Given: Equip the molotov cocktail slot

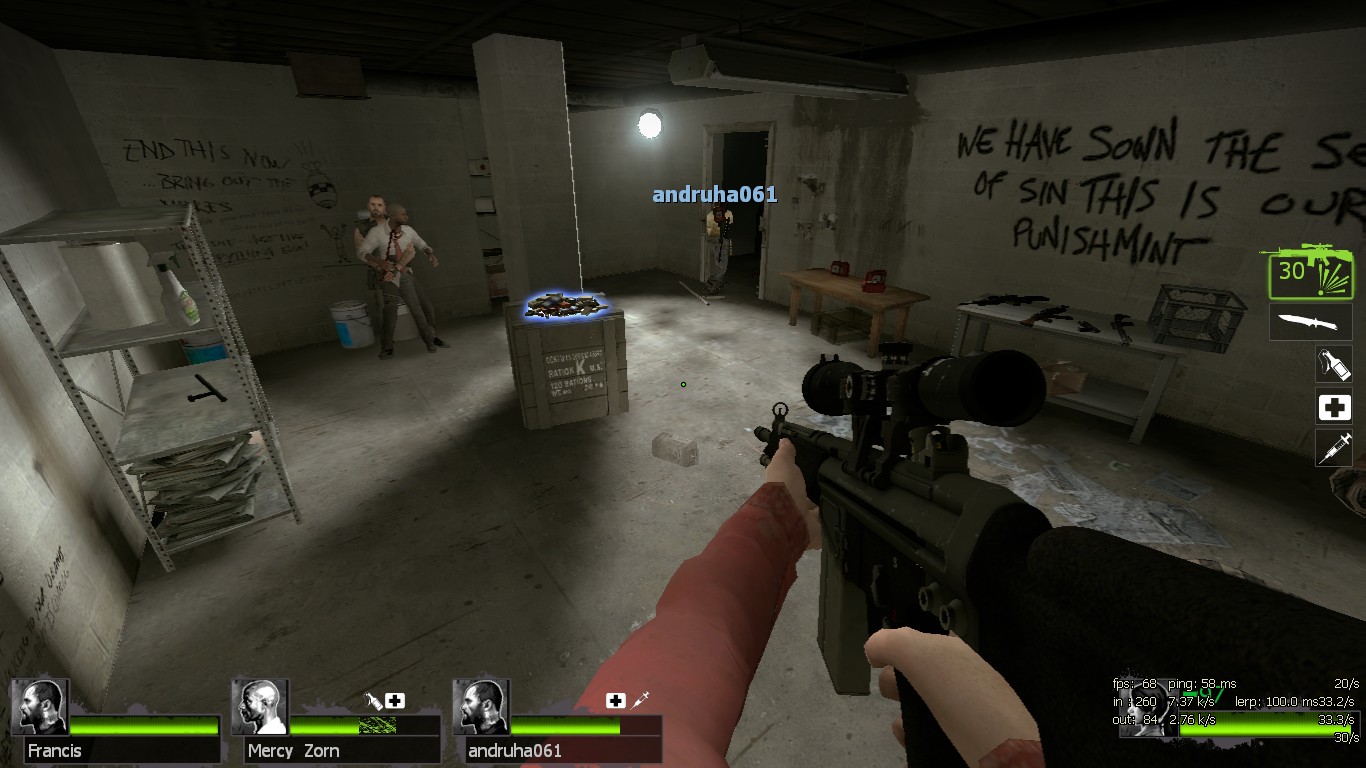Looking at the screenshot, I should pyautogui.click(x=1333, y=364).
